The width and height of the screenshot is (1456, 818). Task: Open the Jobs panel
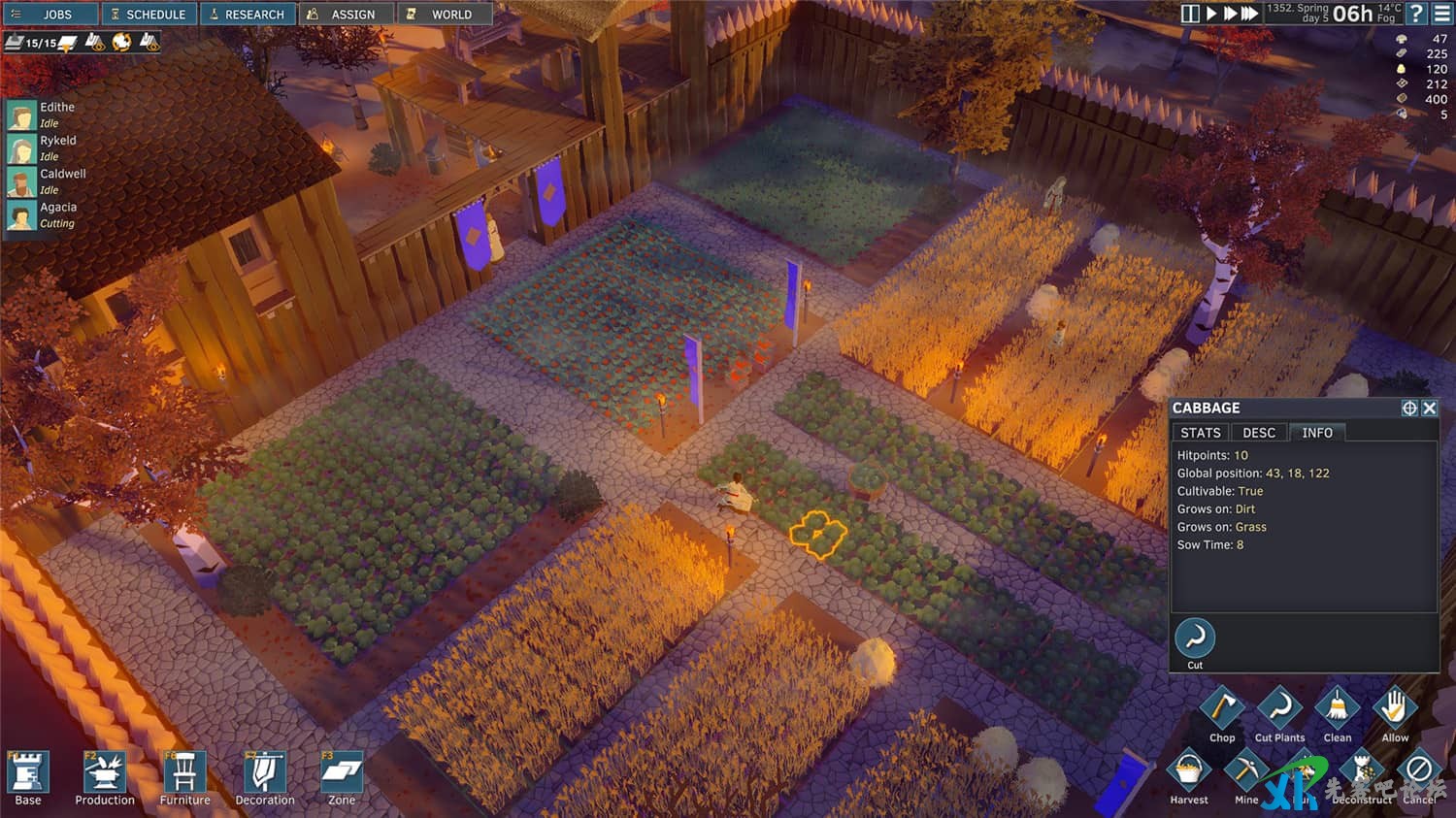(50, 15)
